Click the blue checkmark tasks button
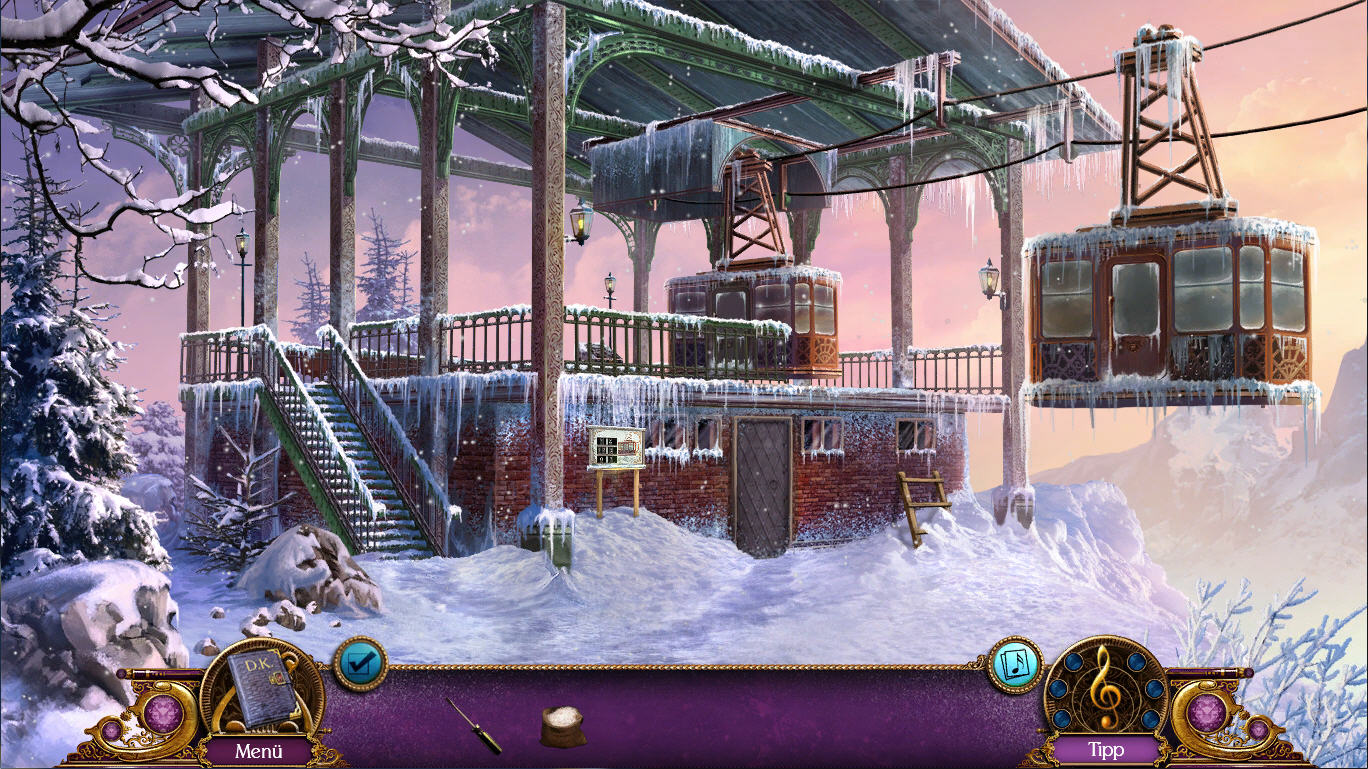 [360, 663]
